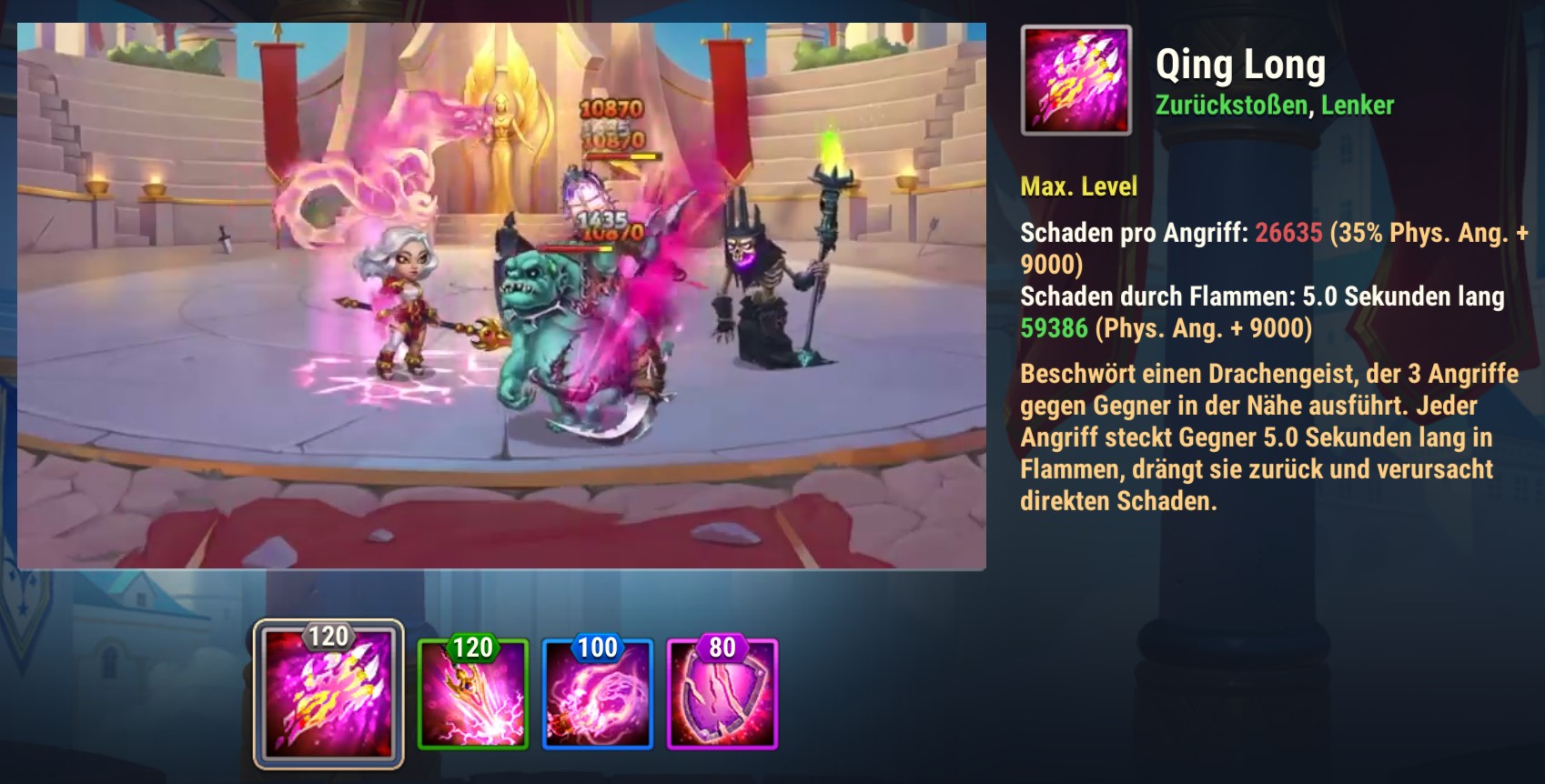Click the skill preview video
Screen dimensions: 1545x784
tap(501, 296)
